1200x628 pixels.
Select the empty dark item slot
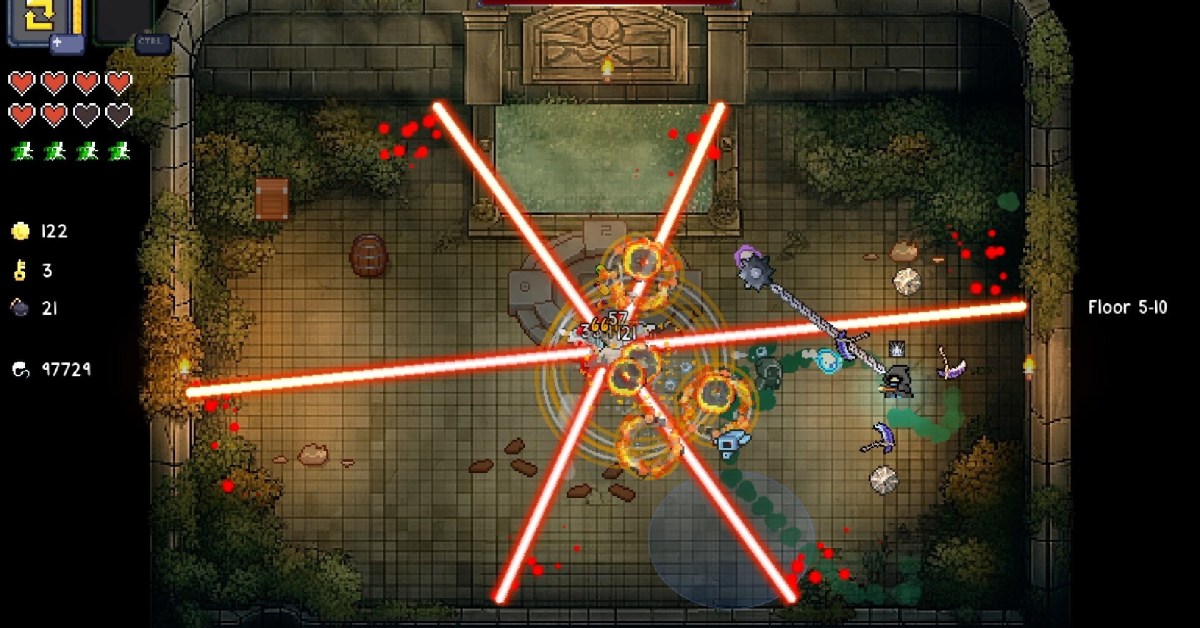[125, 18]
